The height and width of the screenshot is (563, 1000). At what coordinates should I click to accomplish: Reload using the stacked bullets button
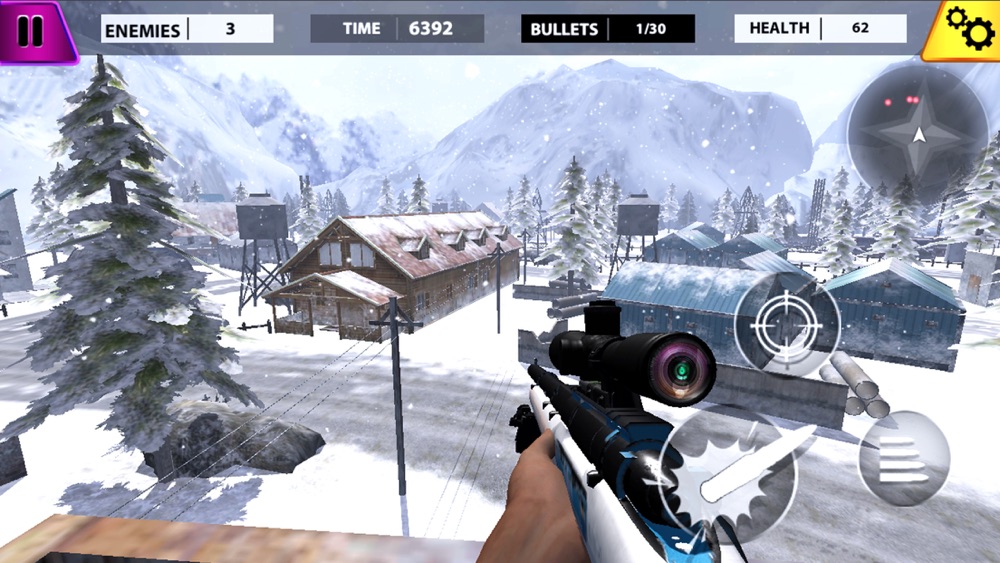coord(903,458)
